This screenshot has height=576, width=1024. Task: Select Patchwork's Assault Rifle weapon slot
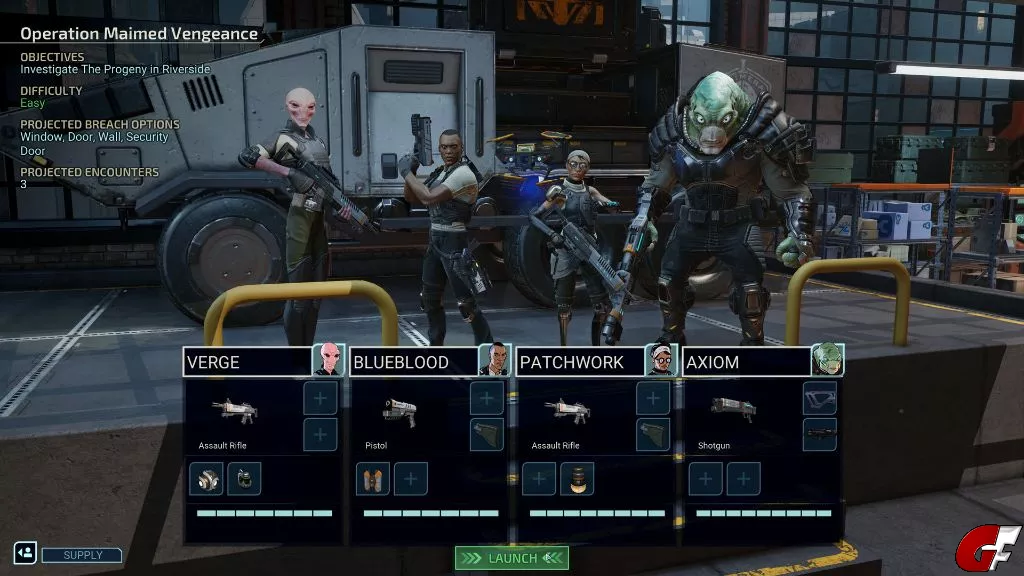click(566, 412)
